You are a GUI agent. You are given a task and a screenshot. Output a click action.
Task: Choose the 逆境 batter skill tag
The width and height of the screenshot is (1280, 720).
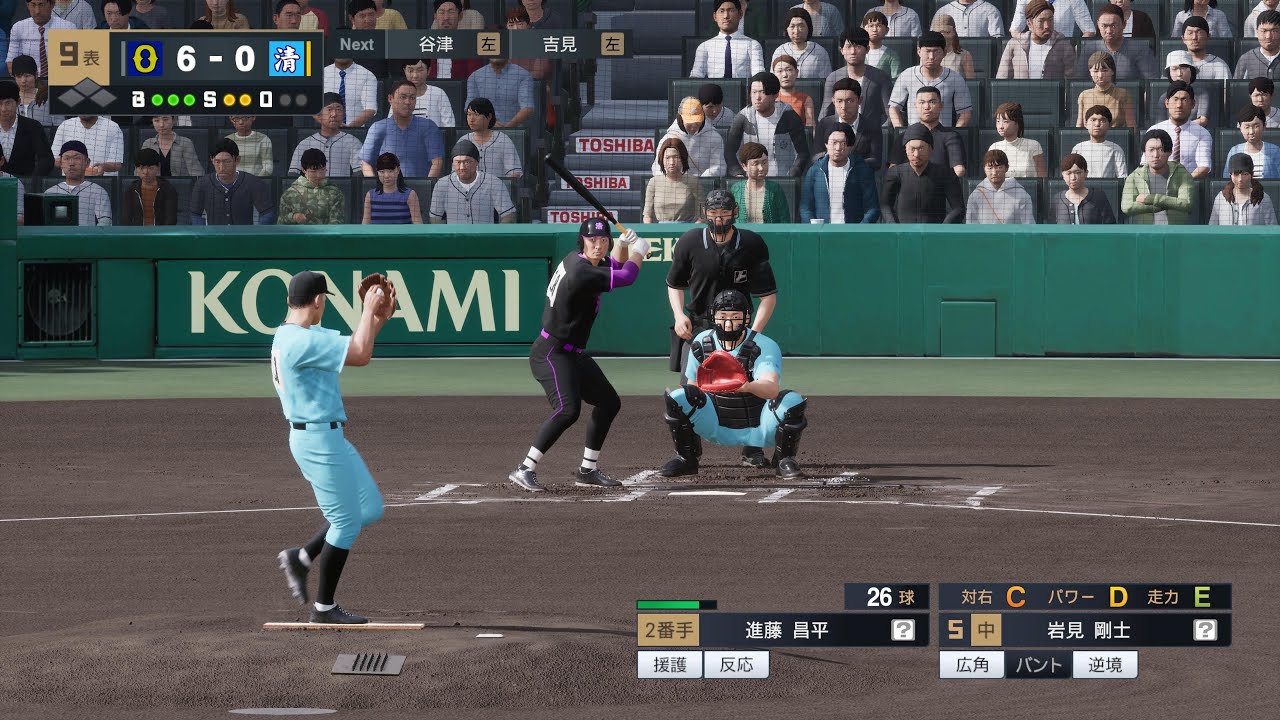click(x=1105, y=665)
